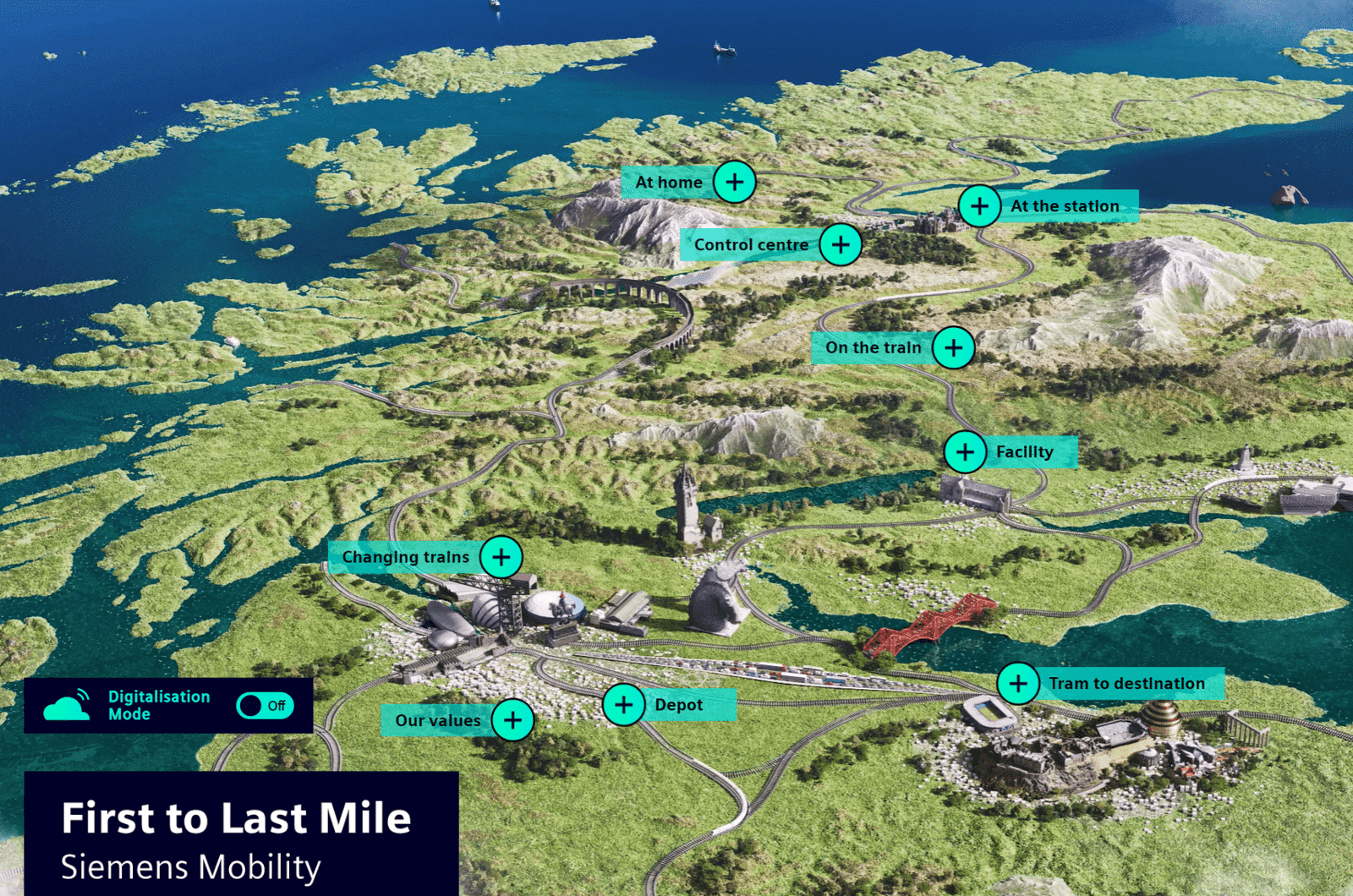
Task: Click the On the train label
Action: (x=874, y=347)
